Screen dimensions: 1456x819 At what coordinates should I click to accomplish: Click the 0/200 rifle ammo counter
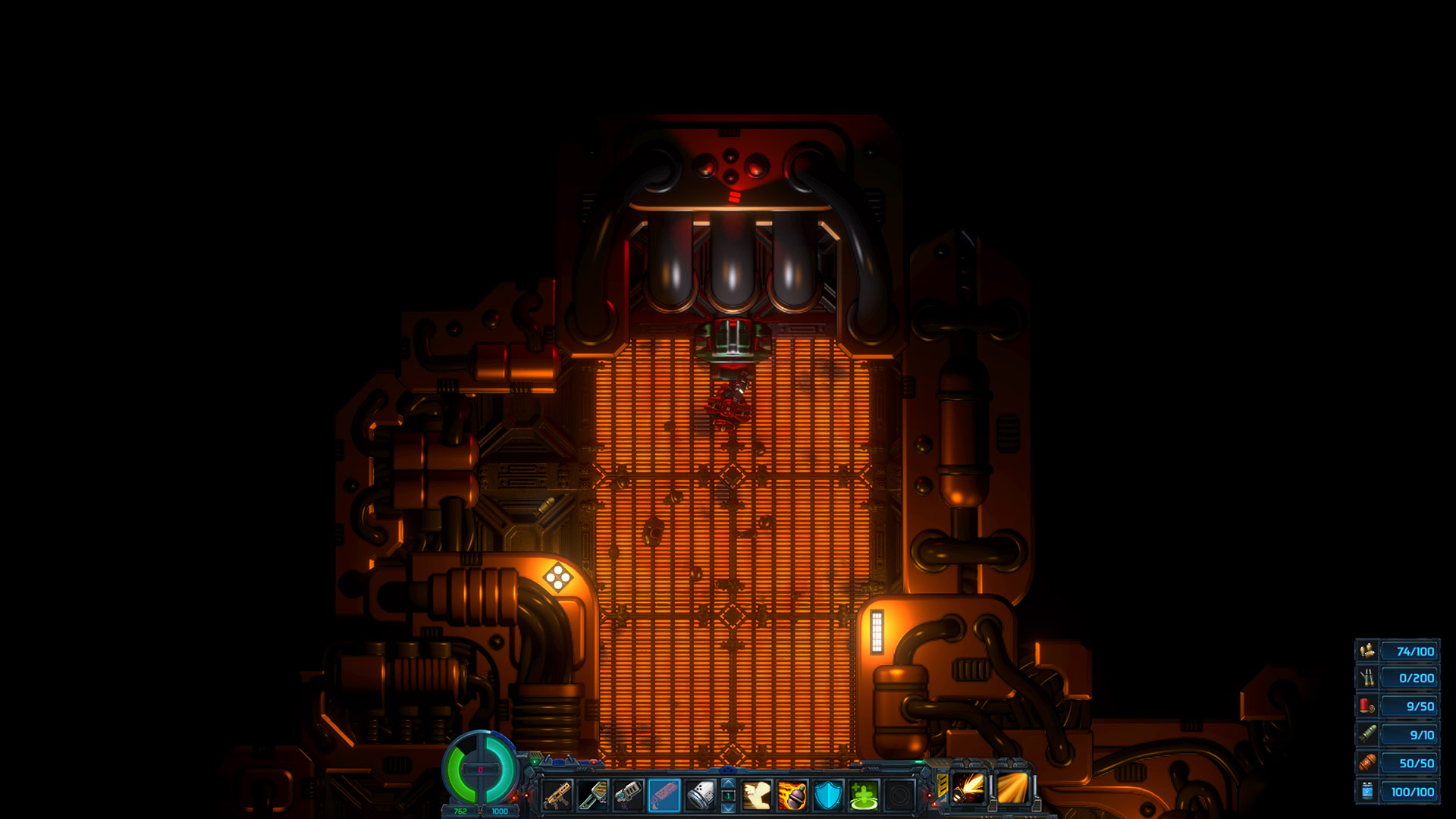click(1409, 678)
